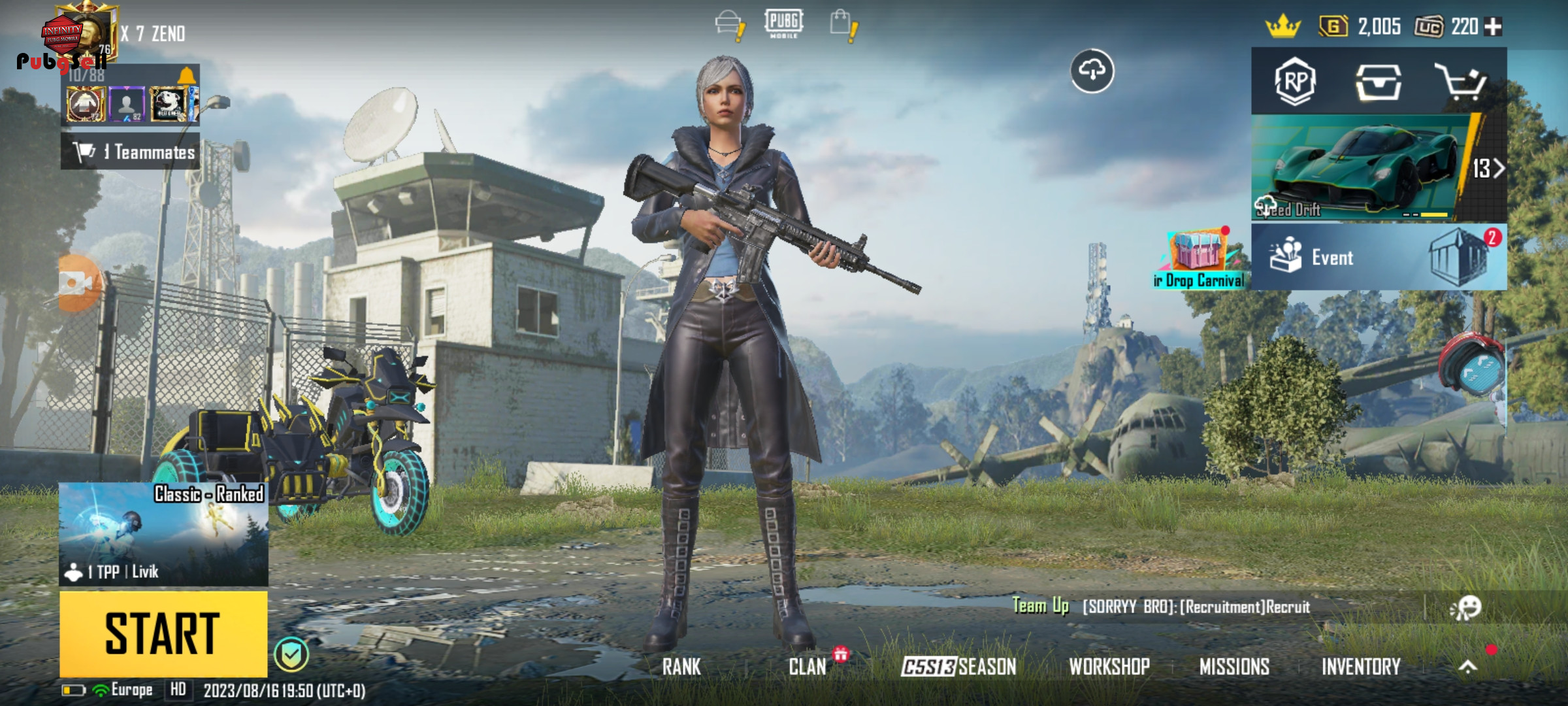This screenshot has height=706, width=1568.
Task: Open the RANK menu
Action: (x=681, y=667)
